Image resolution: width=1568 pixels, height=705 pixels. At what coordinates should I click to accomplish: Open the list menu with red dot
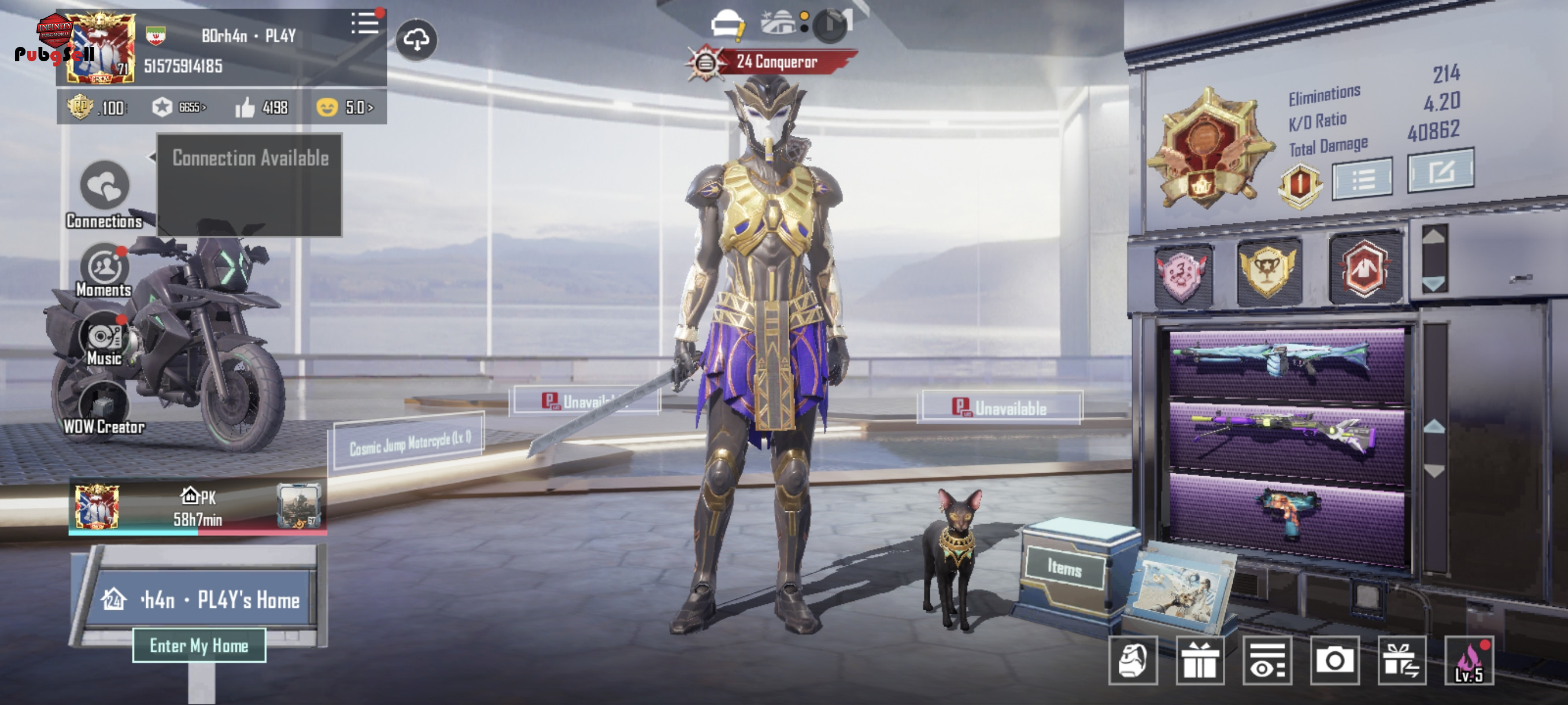coord(365,24)
